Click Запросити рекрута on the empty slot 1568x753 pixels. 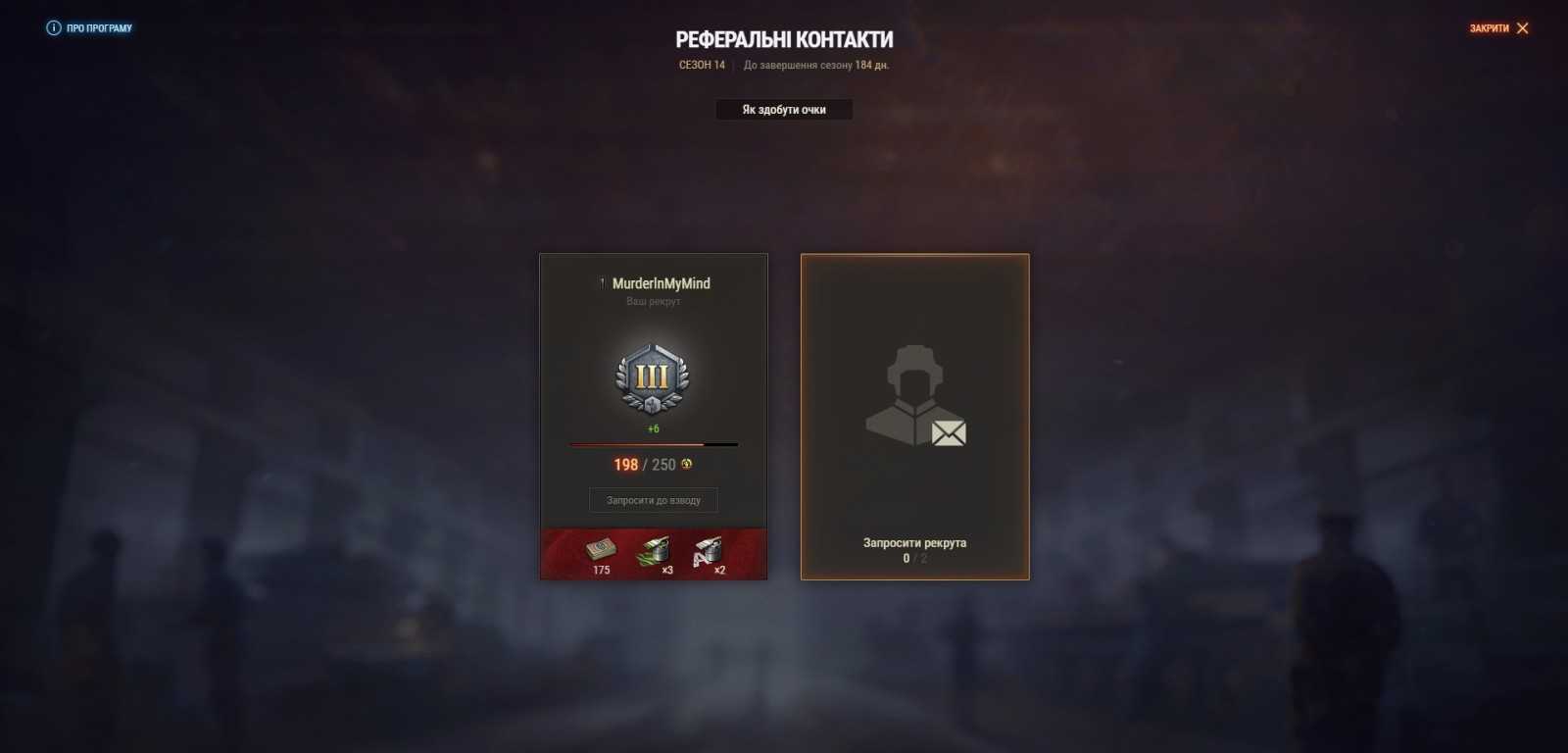(x=913, y=541)
